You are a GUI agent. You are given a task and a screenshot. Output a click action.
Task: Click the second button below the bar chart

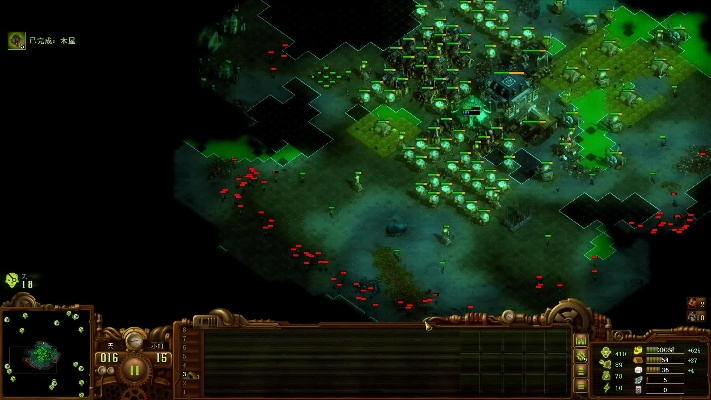[x=581, y=370]
